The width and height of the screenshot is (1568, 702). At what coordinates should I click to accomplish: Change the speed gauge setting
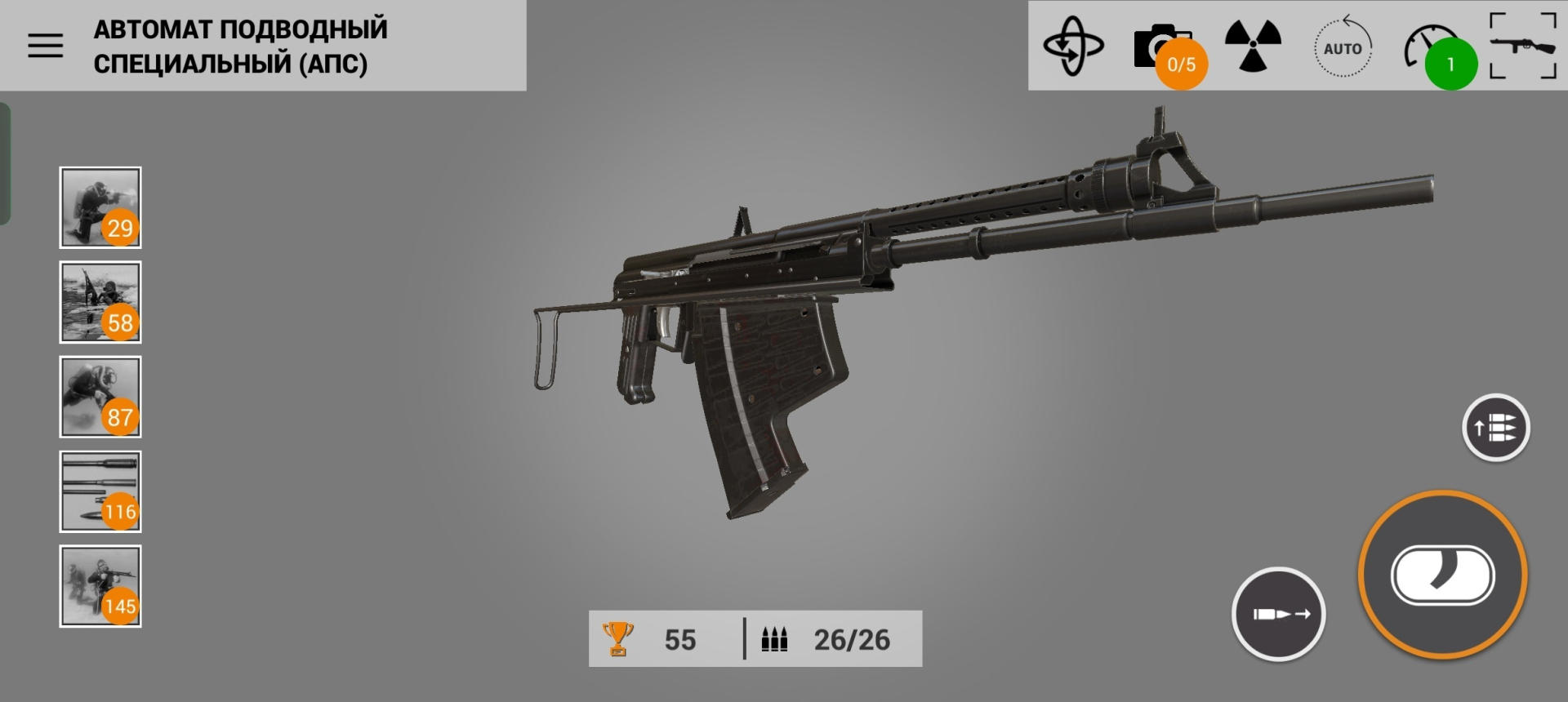[1432, 49]
